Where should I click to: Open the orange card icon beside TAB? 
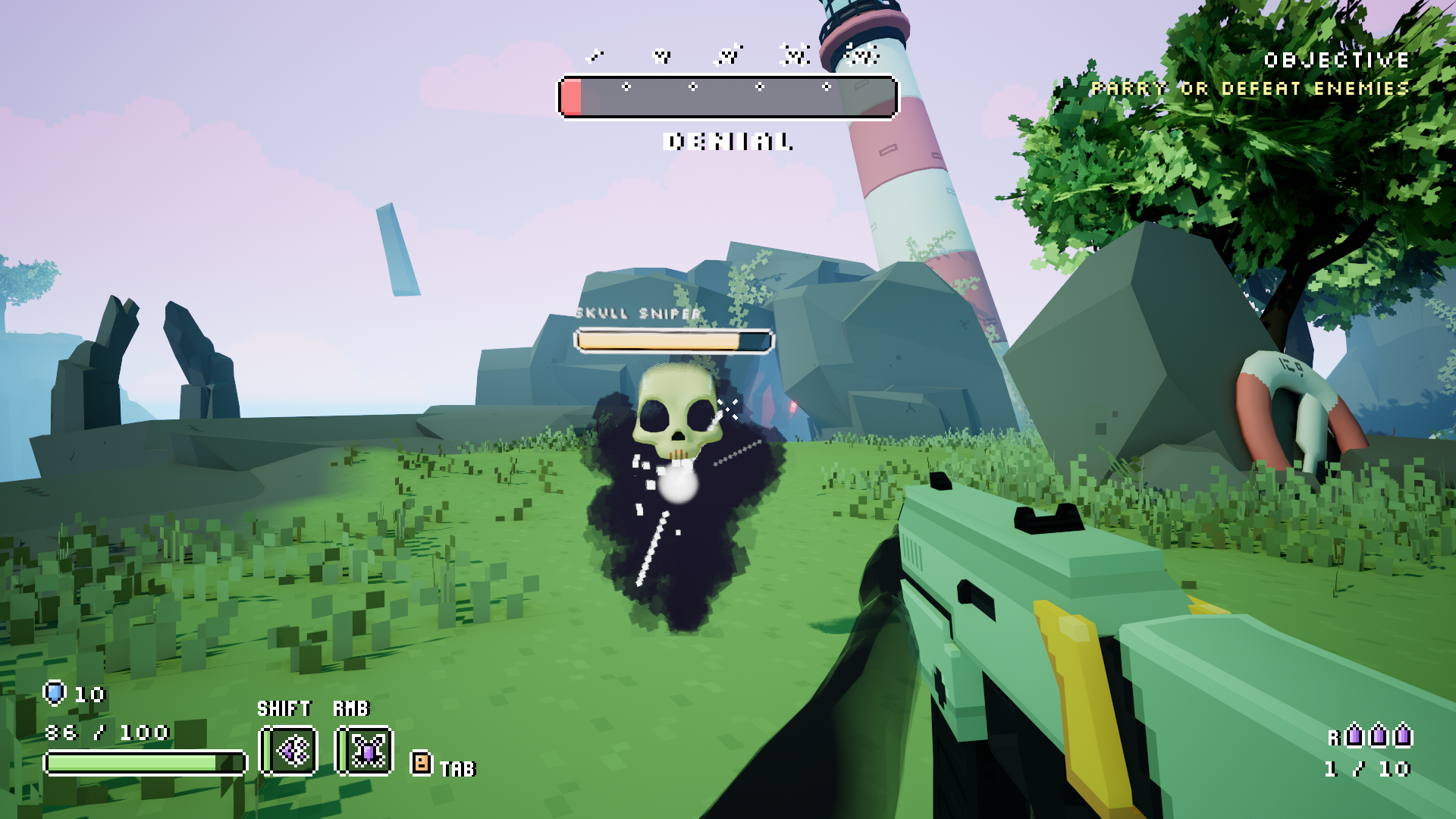pos(421,762)
